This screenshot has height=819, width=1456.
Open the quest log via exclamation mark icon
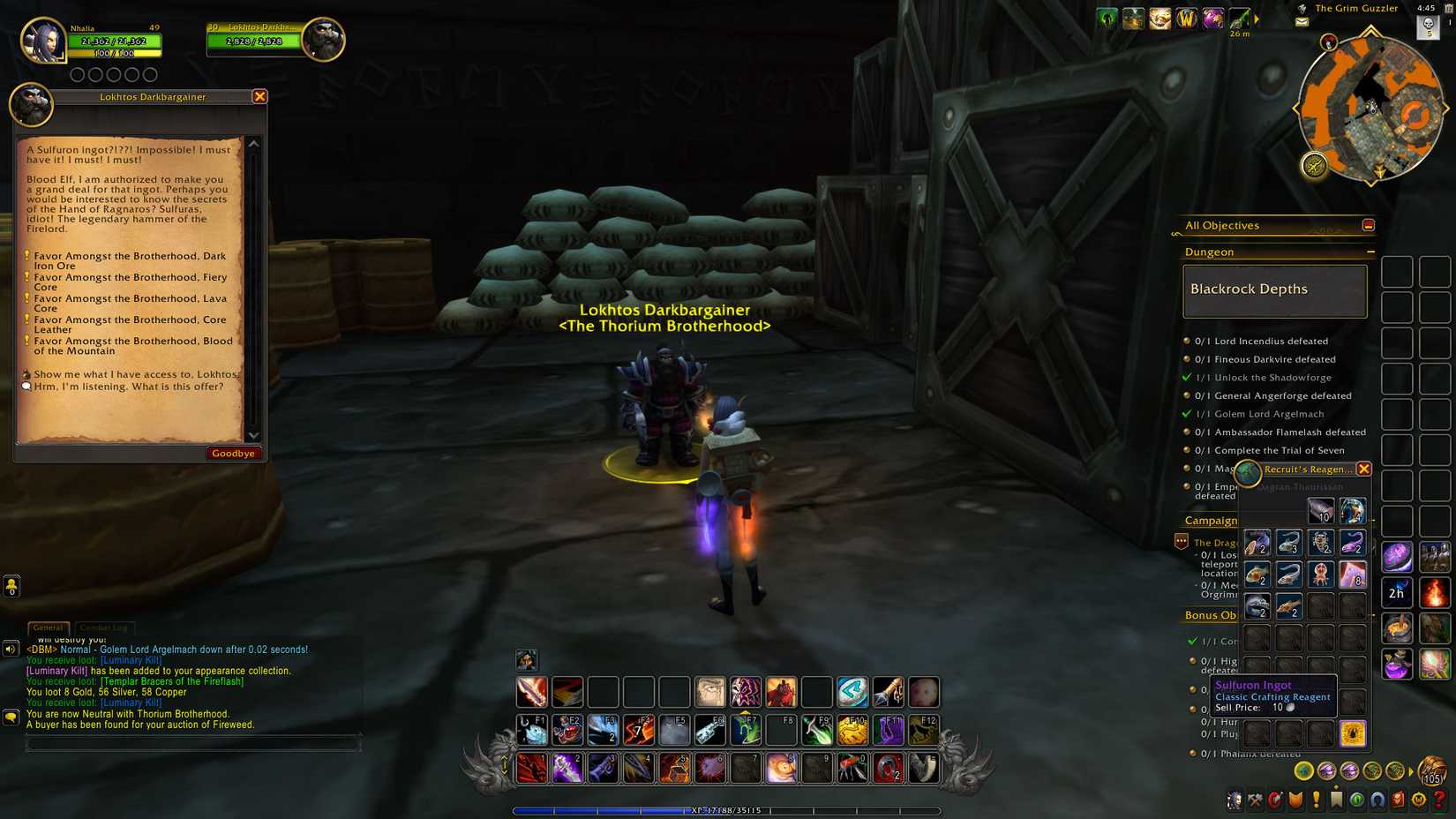pyautogui.click(x=1316, y=799)
